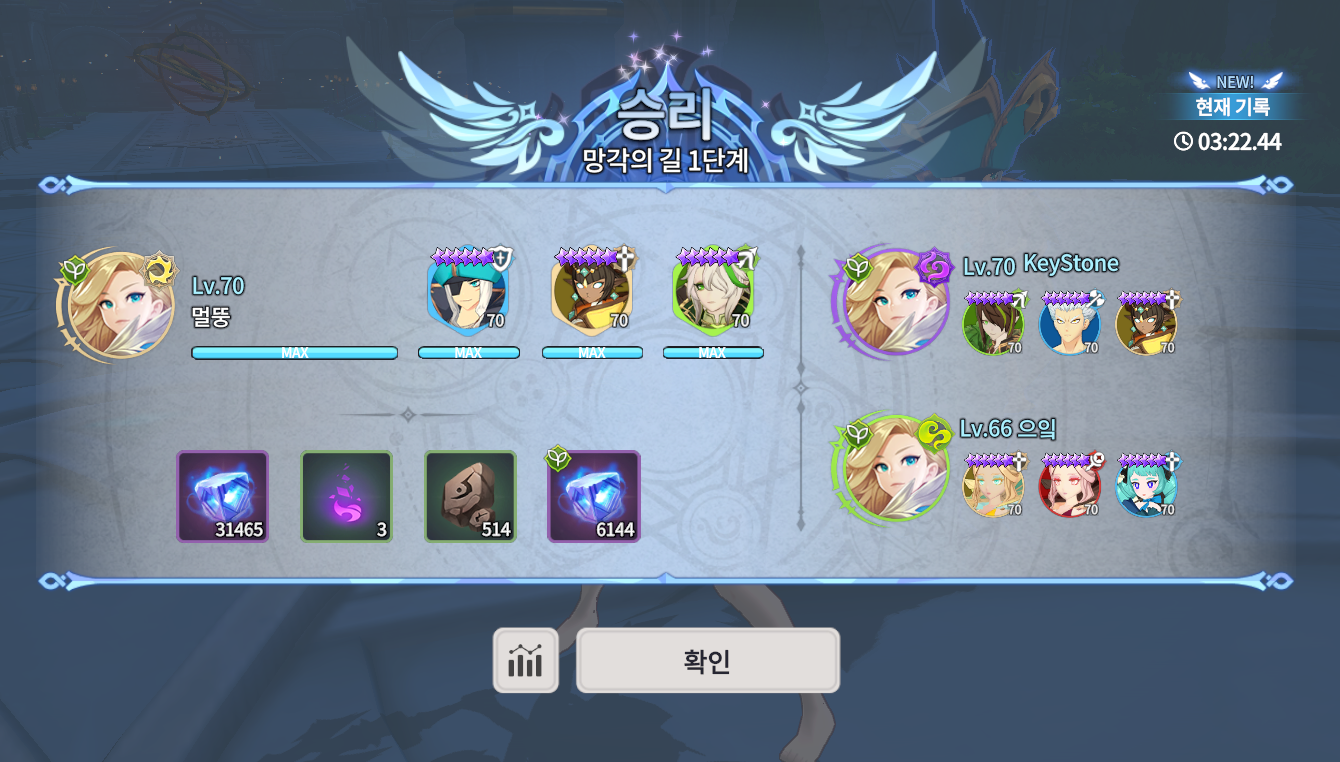Screen dimensions: 1340x762
Task: Select KeyStone's white-haired blue hero
Action: (1069, 325)
